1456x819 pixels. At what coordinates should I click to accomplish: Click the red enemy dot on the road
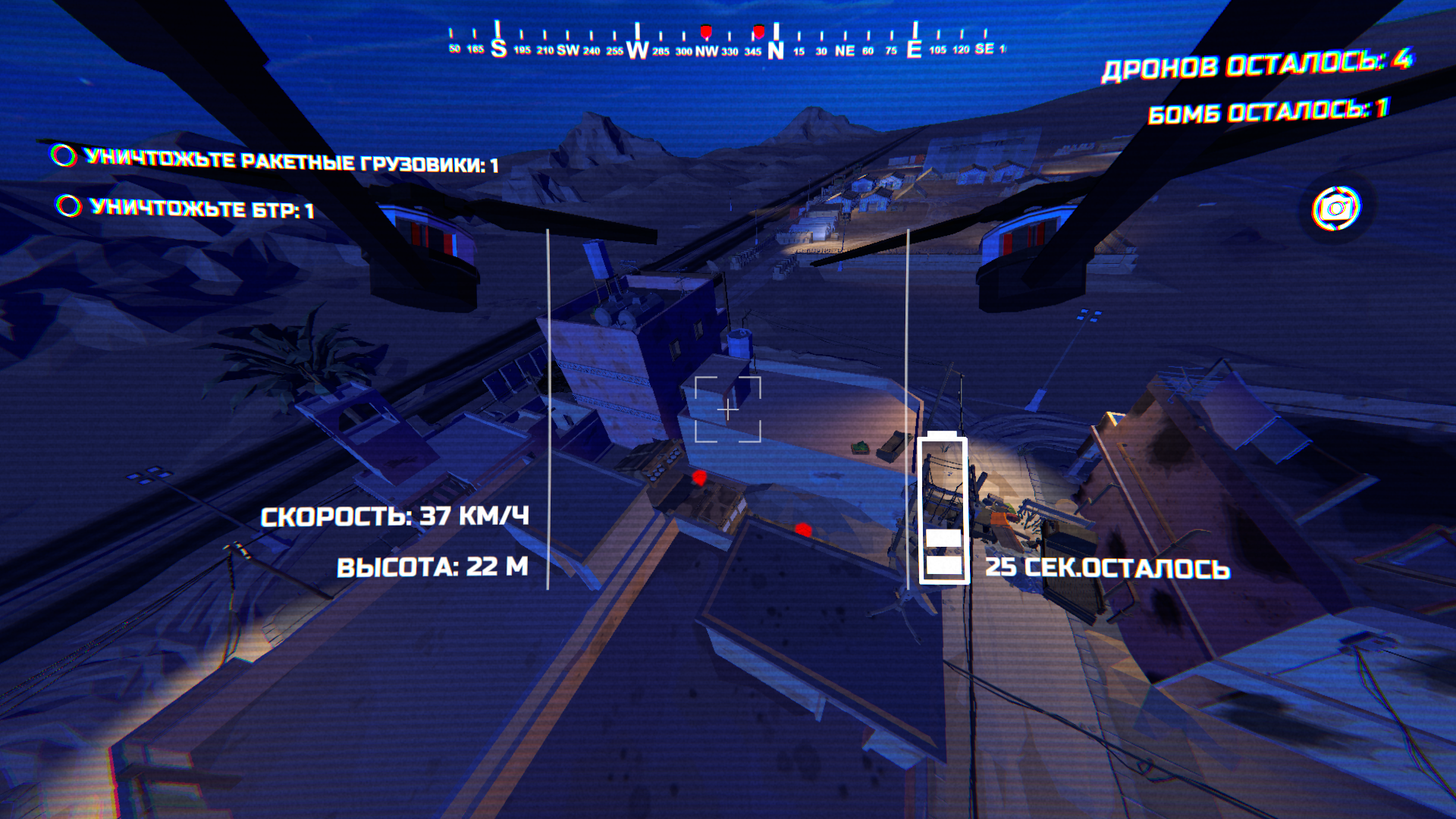(x=802, y=527)
